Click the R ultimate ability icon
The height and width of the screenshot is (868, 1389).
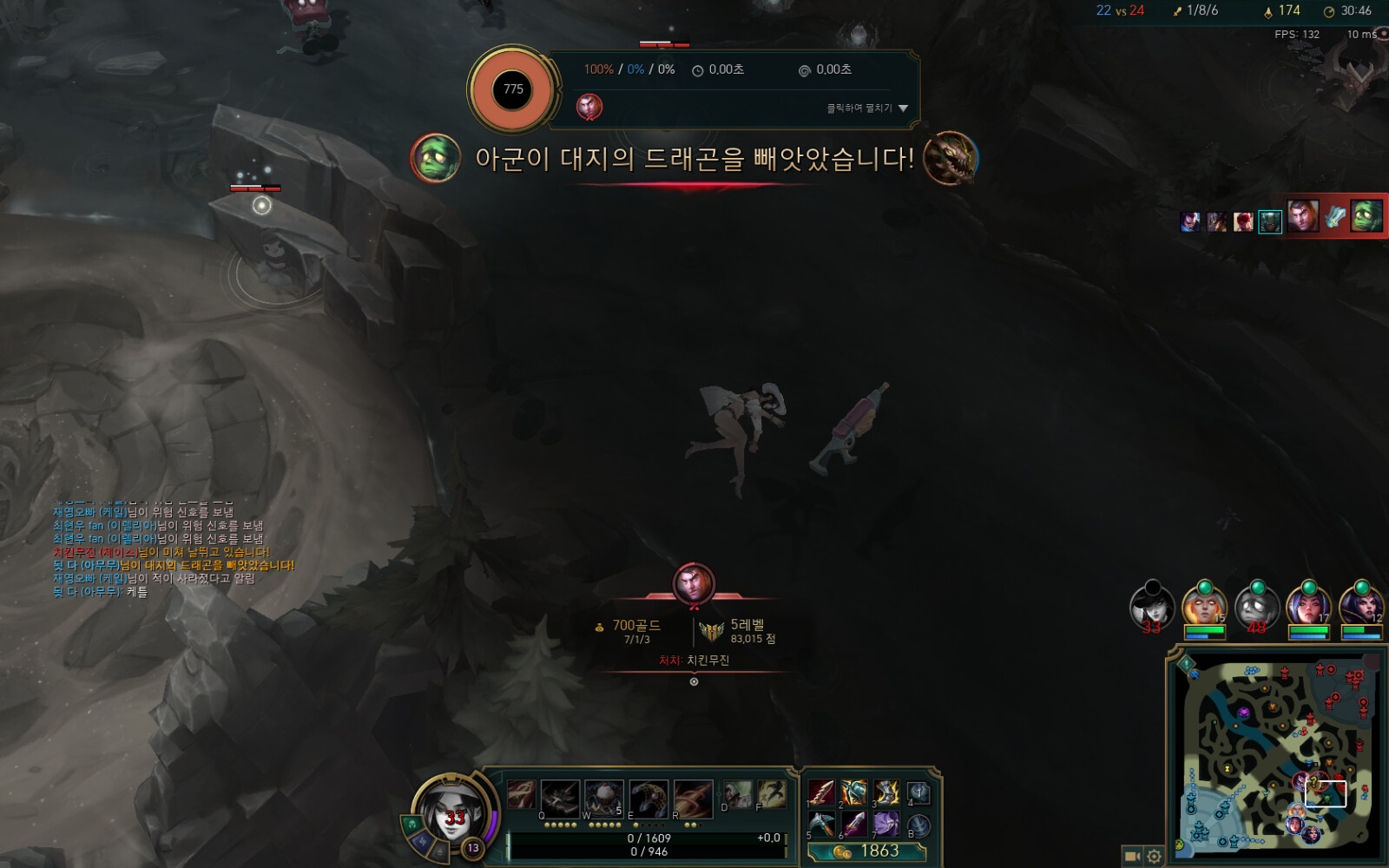coord(694,799)
